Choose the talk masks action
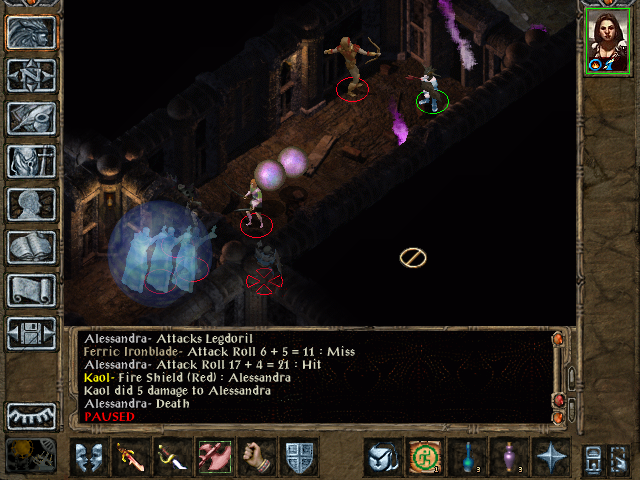 pos(90,457)
